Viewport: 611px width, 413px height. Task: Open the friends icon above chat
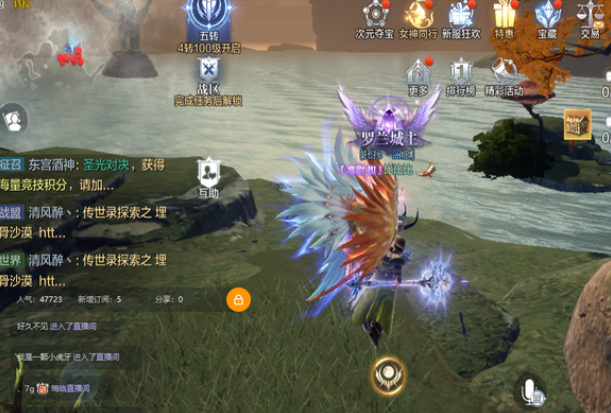[13, 120]
